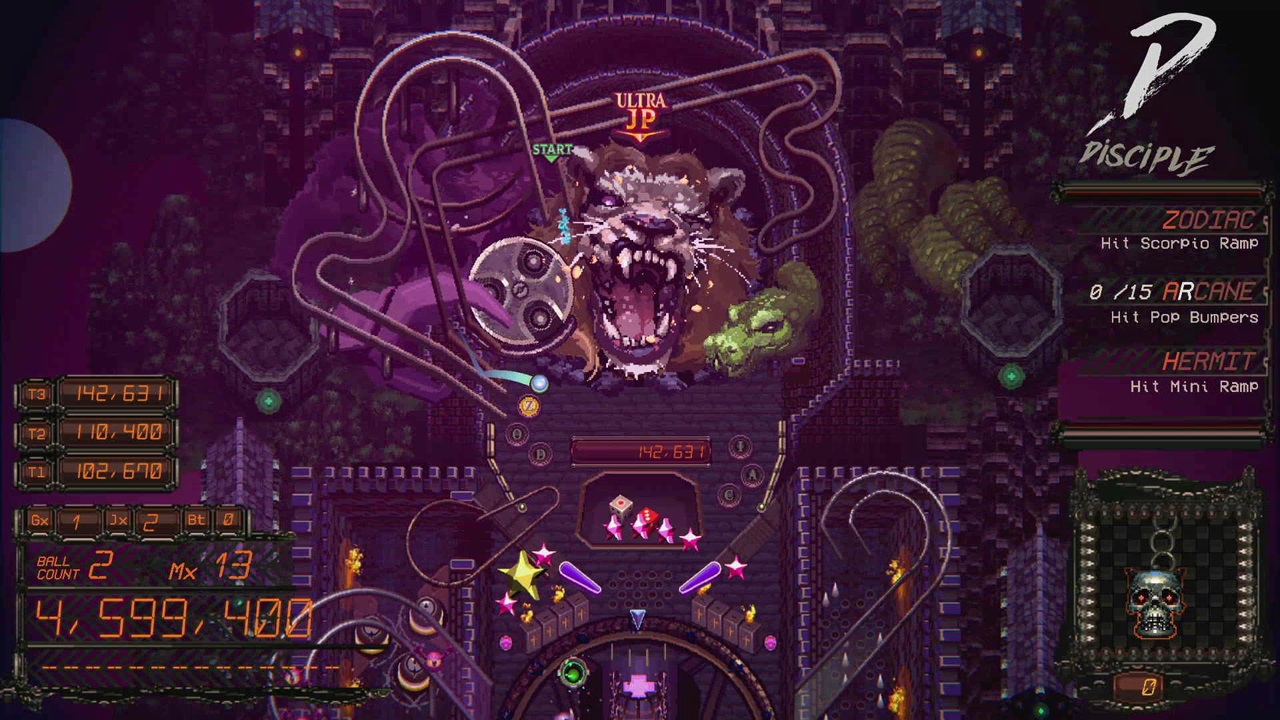Select the D lane rollover light
This screenshot has height=720, width=1280.
[540, 453]
